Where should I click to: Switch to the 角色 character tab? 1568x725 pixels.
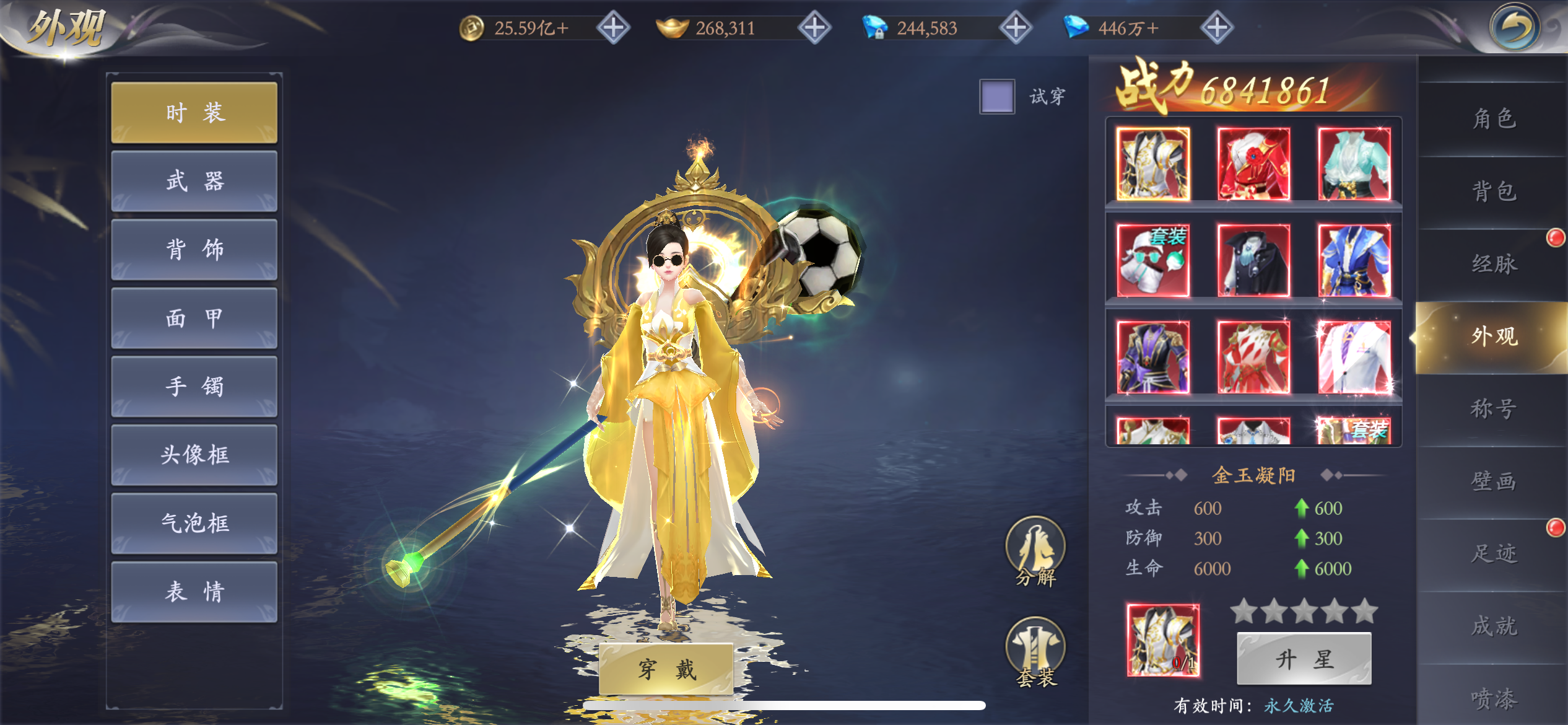click(1493, 118)
